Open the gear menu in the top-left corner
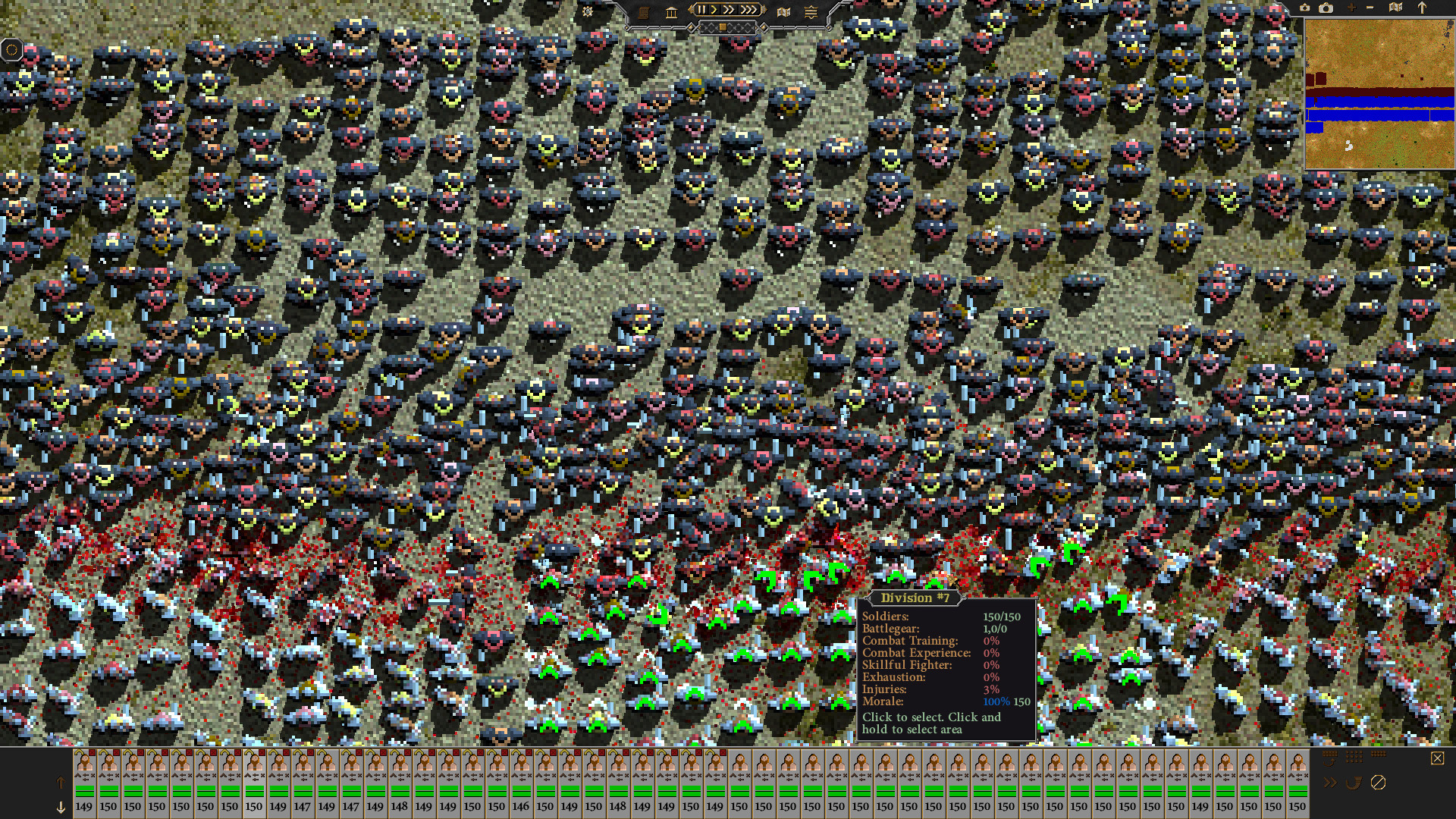This screenshot has height=819, width=1456. 13,49
